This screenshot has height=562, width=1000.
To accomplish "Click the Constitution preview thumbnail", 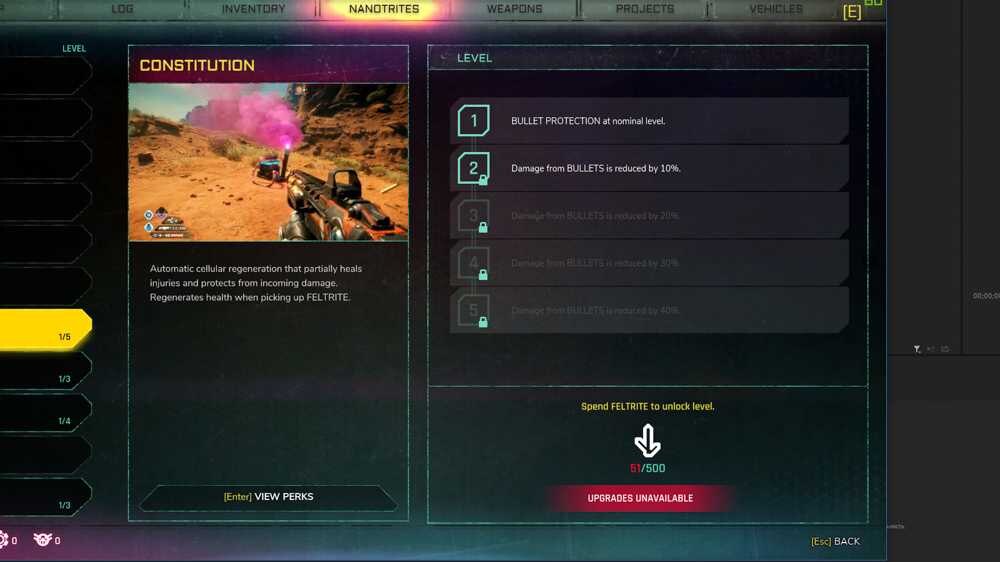I will (x=268, y=162).
